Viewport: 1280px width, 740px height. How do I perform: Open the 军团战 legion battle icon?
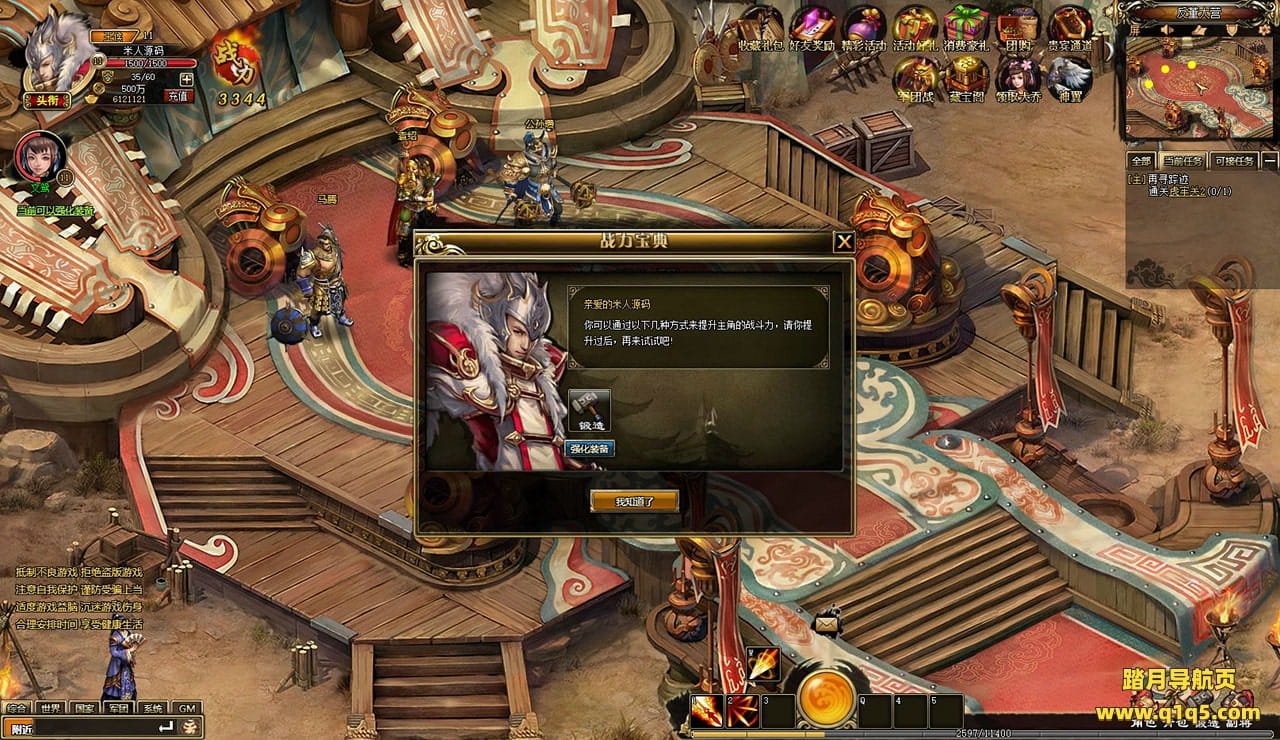click(x=916, y=77)
